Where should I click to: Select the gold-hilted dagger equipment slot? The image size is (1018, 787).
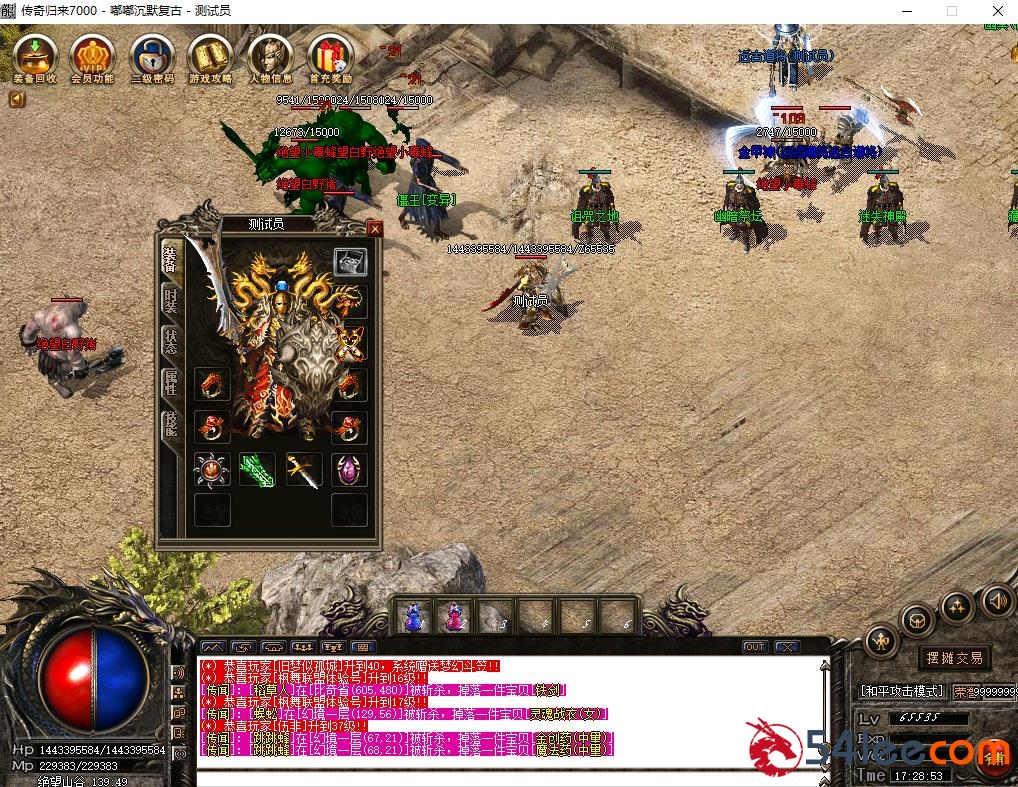click(303, 469)
